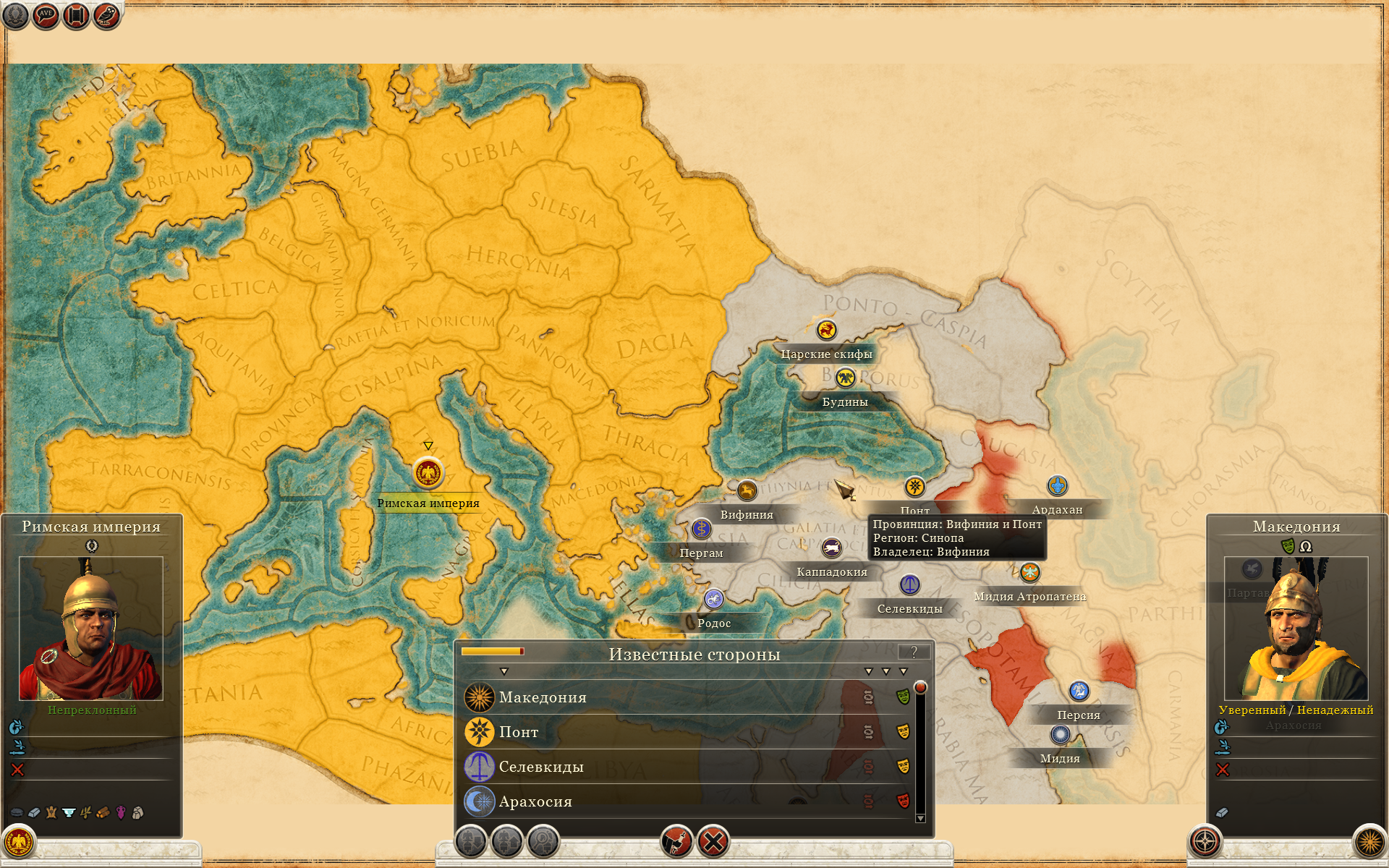
Task: Pick the Арахосия faction entry
Action: 535,802
